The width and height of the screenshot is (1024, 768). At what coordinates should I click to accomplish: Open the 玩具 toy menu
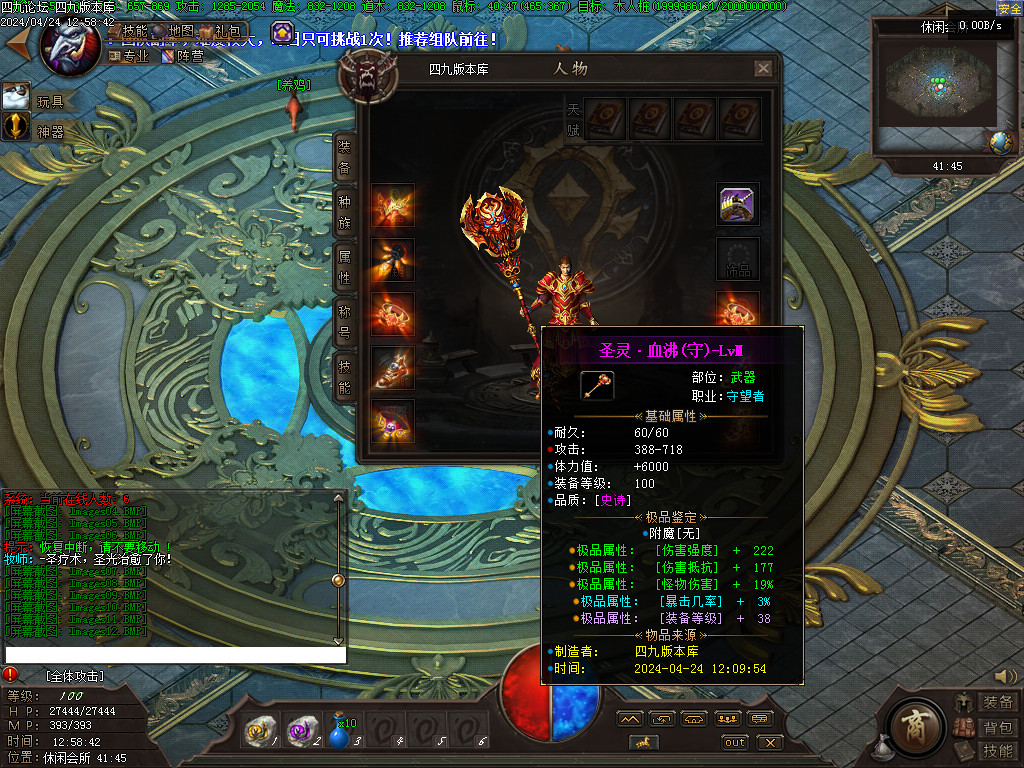[40, 100]
